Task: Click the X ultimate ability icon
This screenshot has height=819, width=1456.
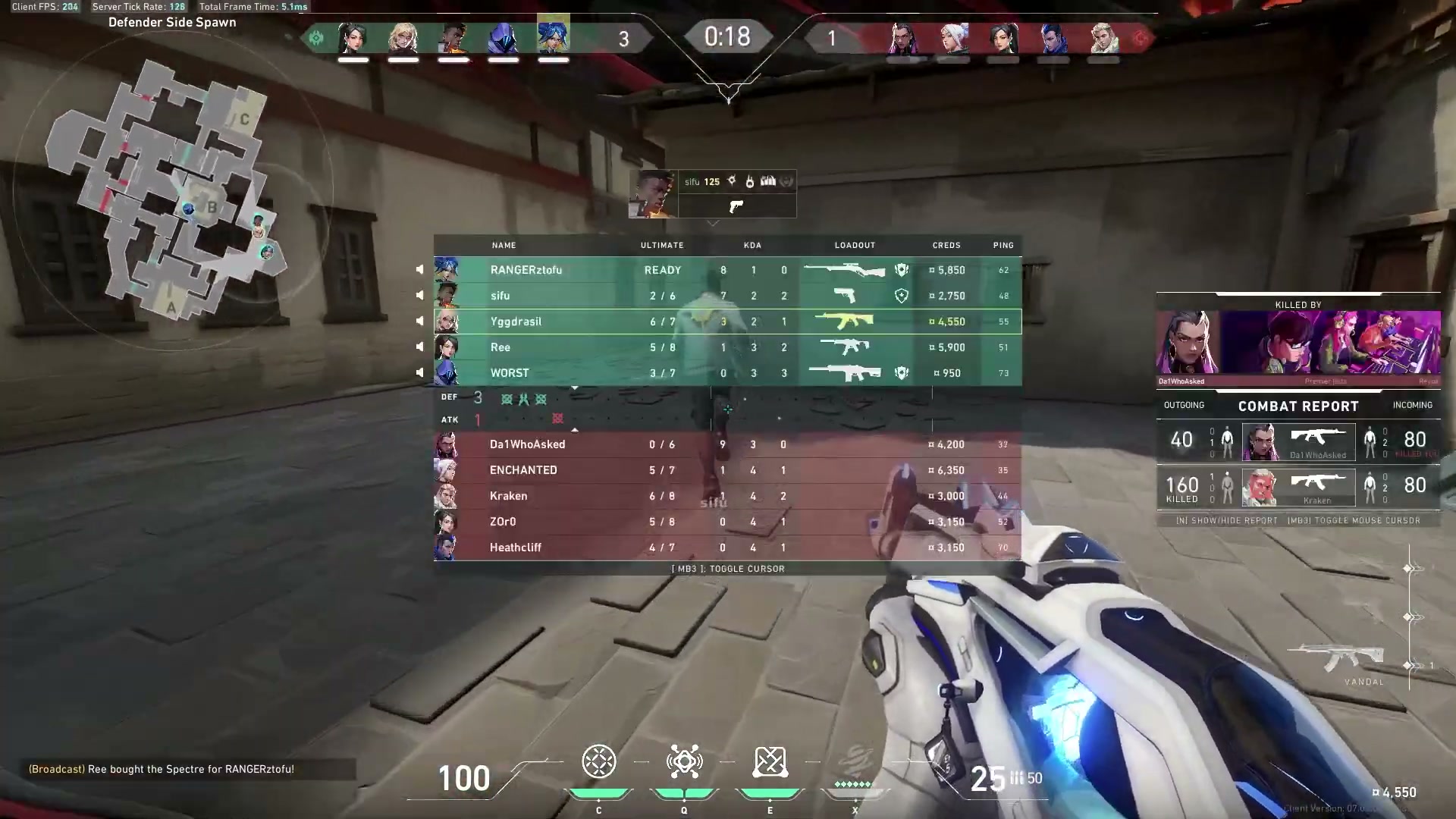Action: [855, 762]
